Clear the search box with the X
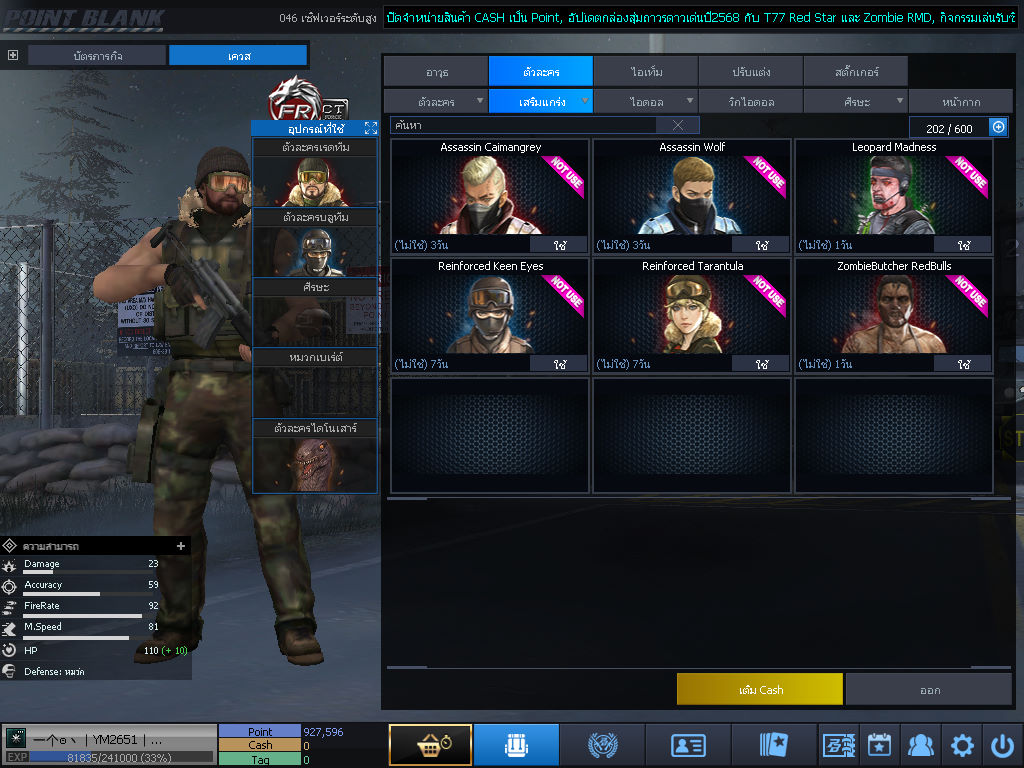The height and width of the screenshot is (768, 1024). click(678, 125)
